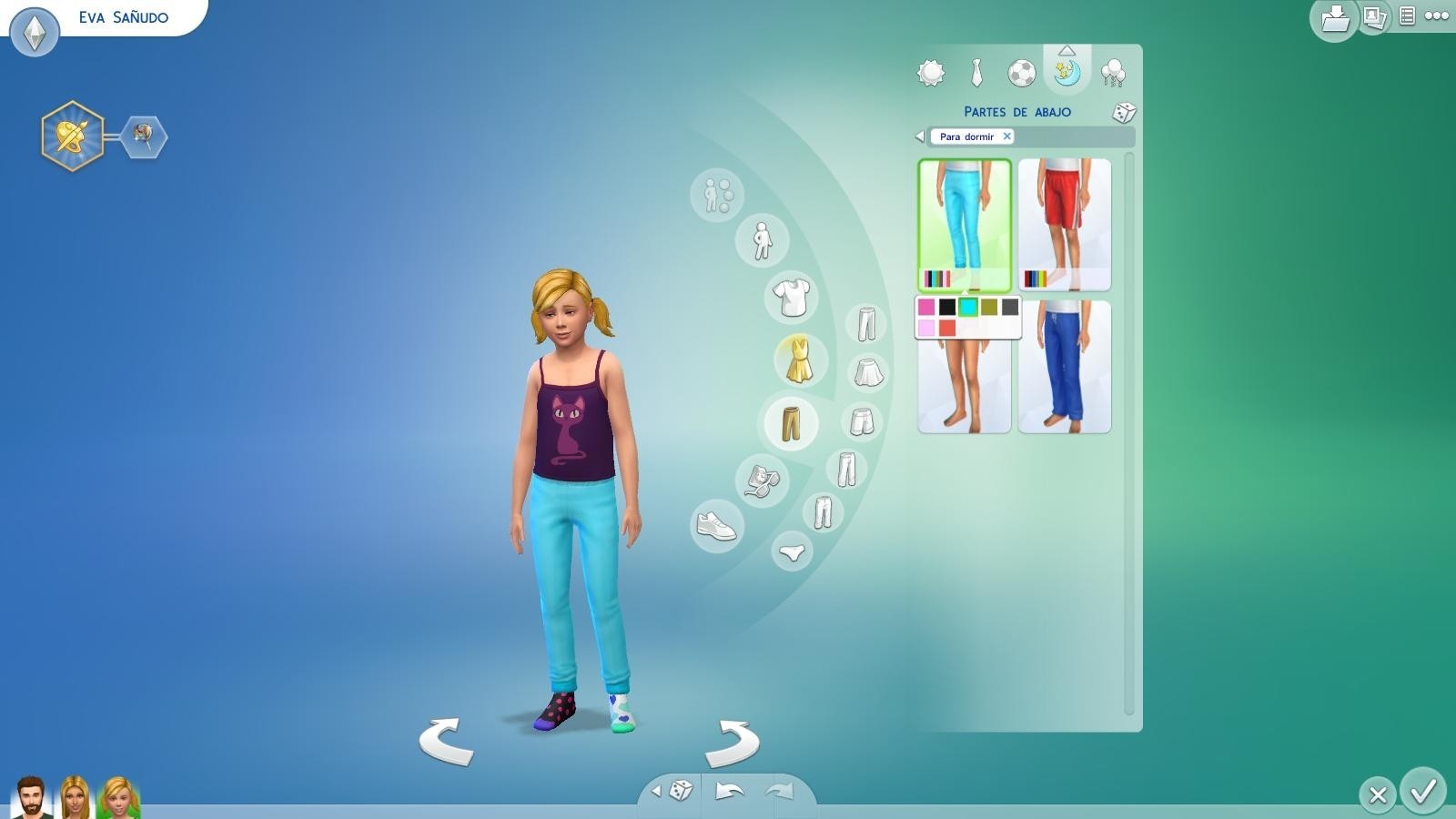Open the party wear category (balloons icon)
Image resolution: width=1456 pixels, height=819 pixels.
[1111, 73]
